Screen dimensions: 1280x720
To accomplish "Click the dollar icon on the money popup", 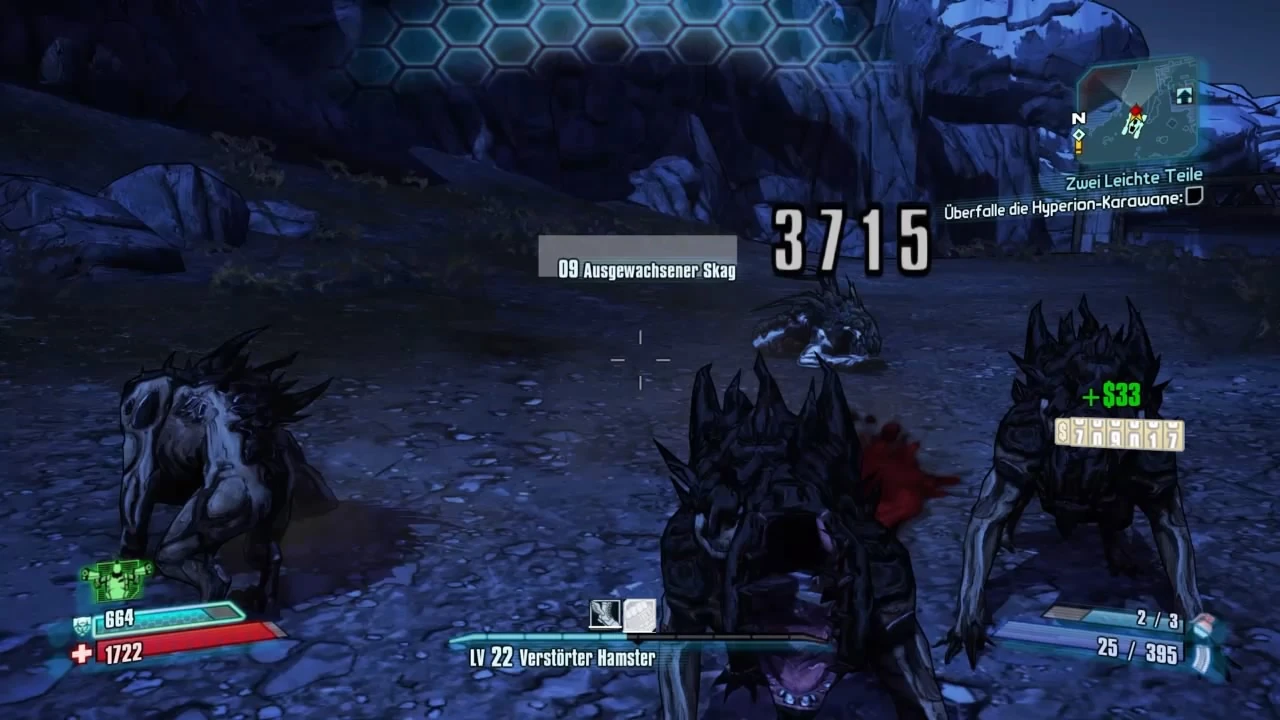I will [1063, 432].
